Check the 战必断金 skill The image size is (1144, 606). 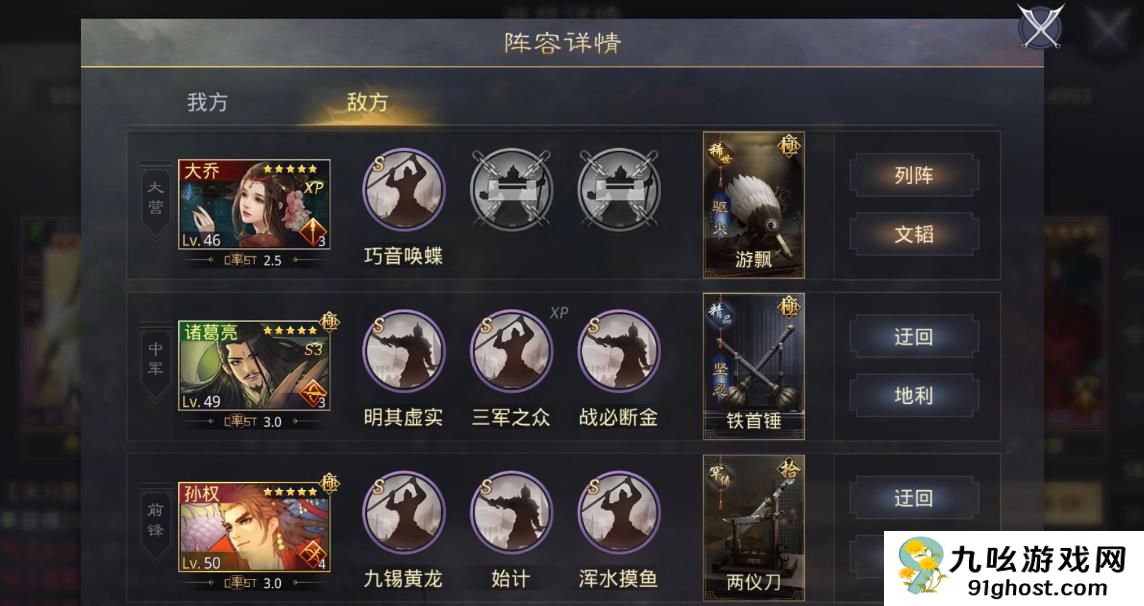(x=619, y=351)
